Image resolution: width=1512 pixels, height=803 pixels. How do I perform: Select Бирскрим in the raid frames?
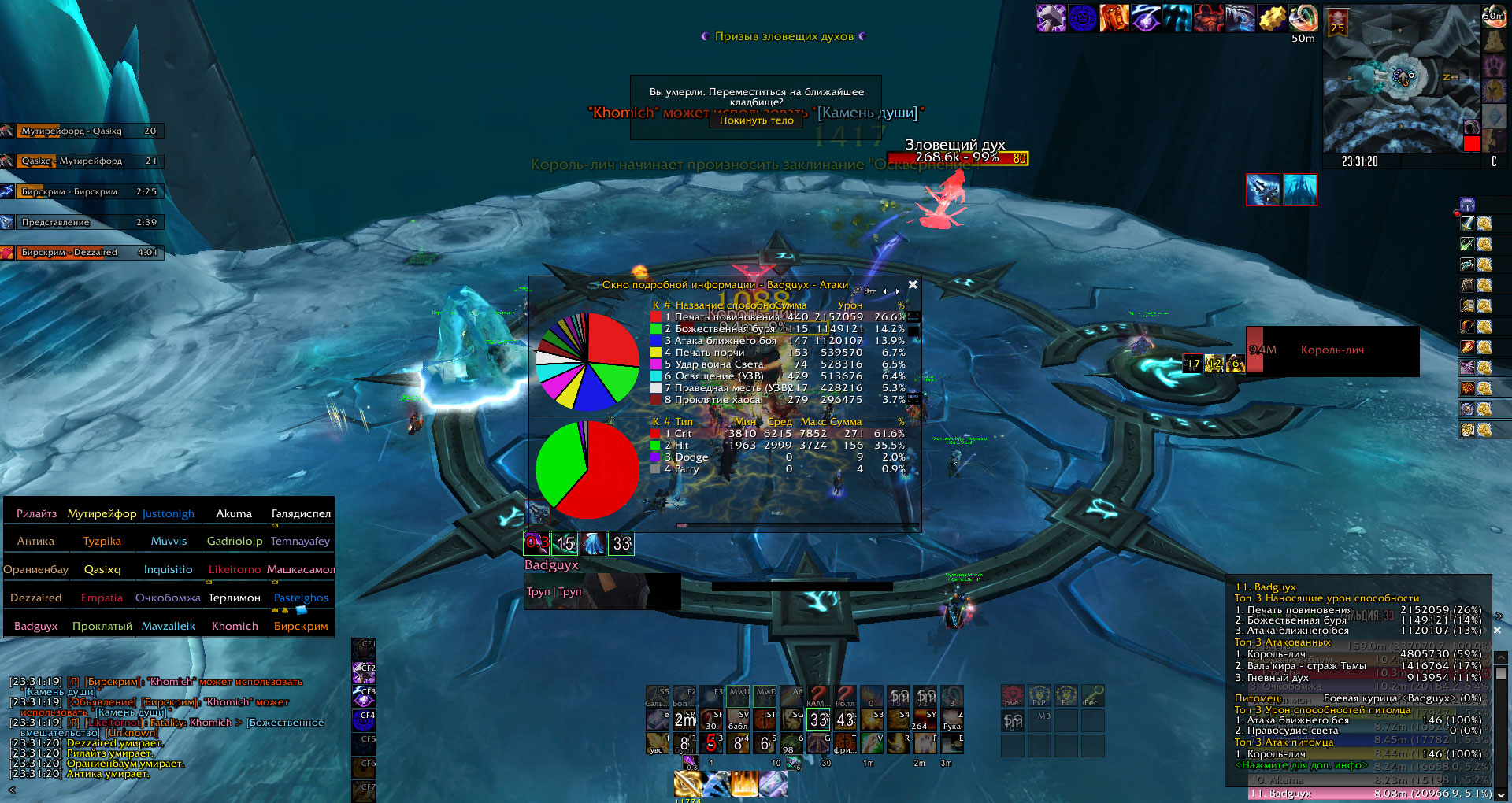[301, 626]
